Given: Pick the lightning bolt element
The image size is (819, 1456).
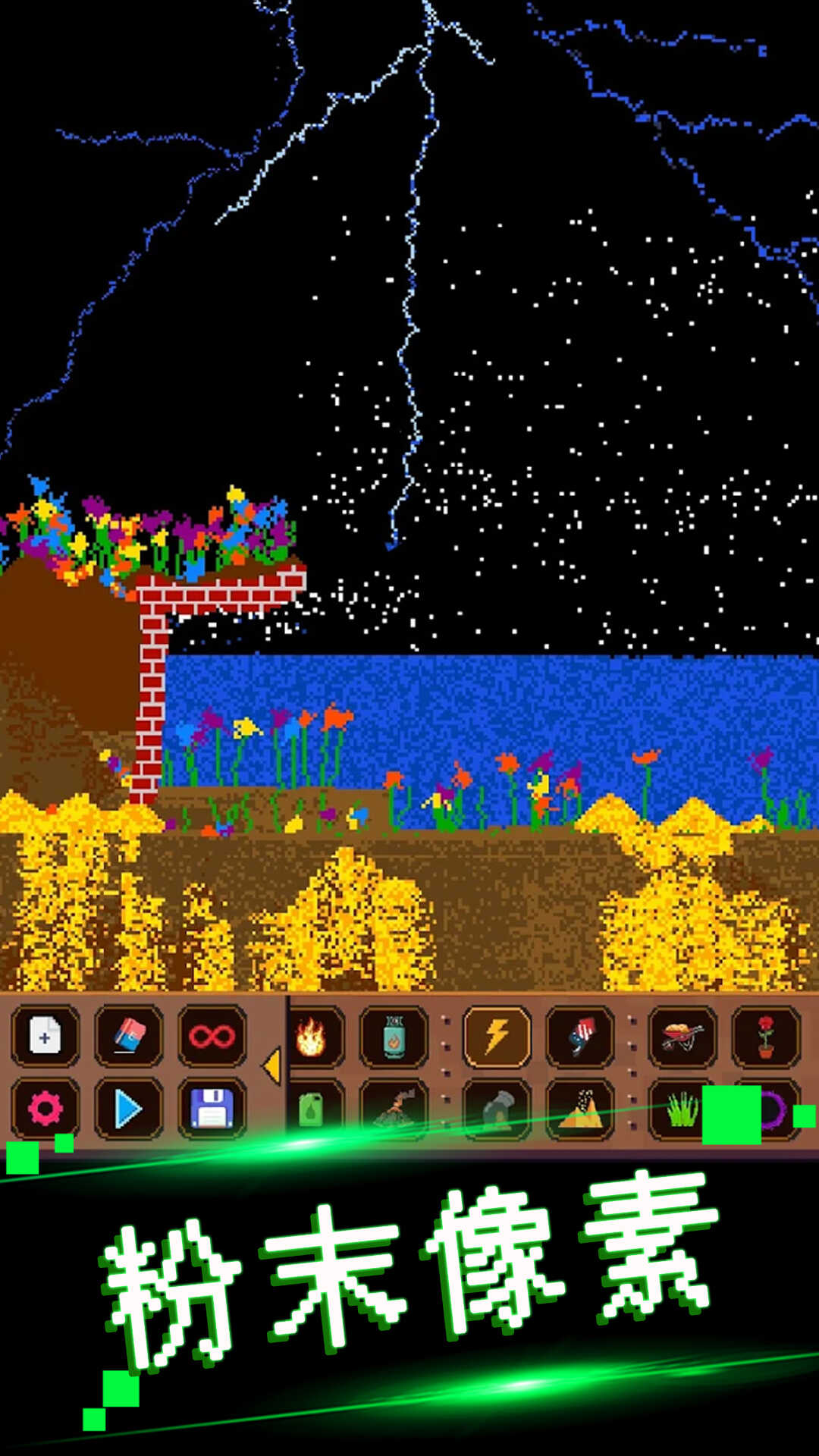Looking at the screenshot, I should [x=497, y=1037].
